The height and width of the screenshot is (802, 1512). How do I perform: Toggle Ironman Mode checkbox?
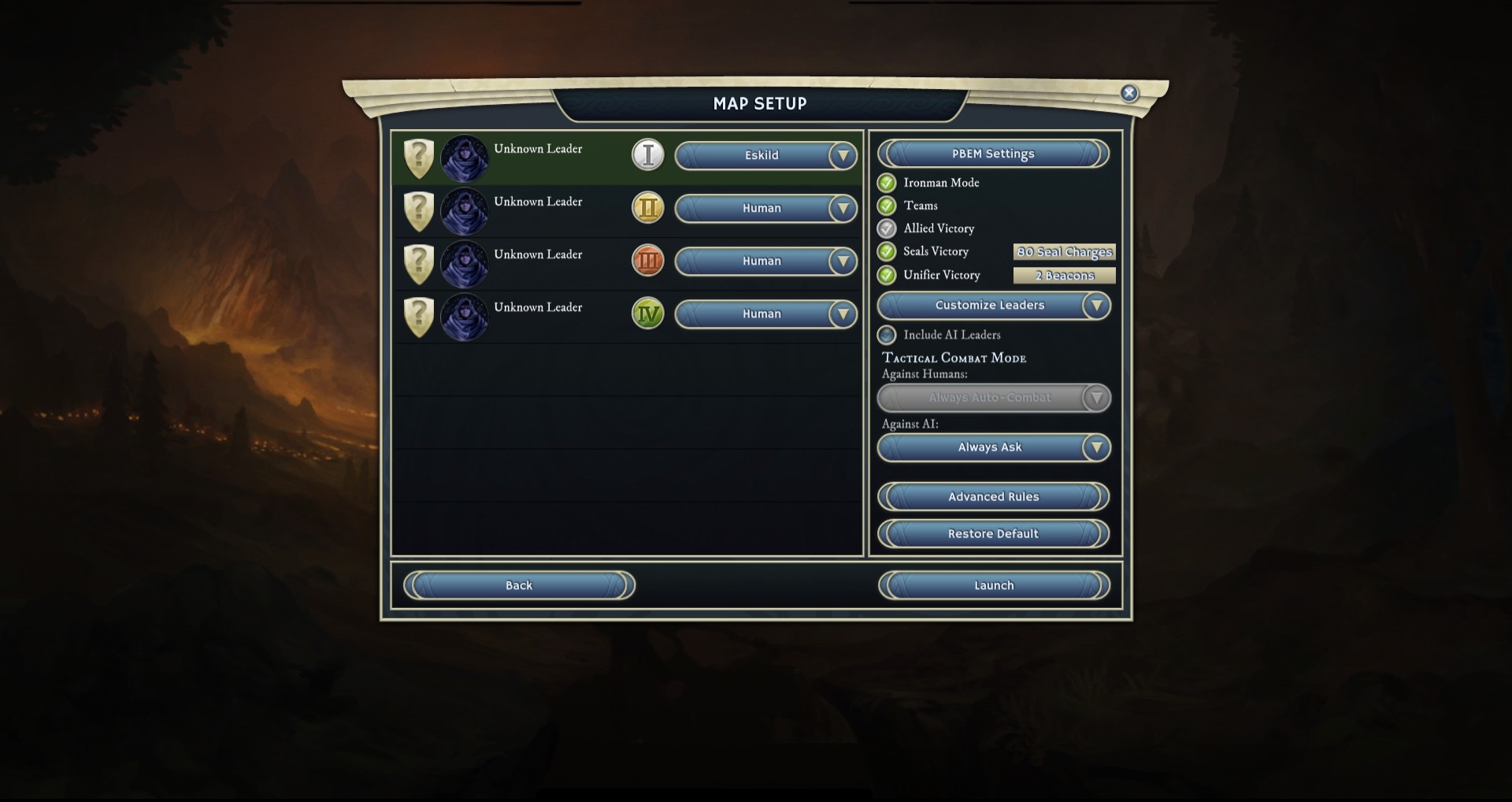click(x=887, y=183)
